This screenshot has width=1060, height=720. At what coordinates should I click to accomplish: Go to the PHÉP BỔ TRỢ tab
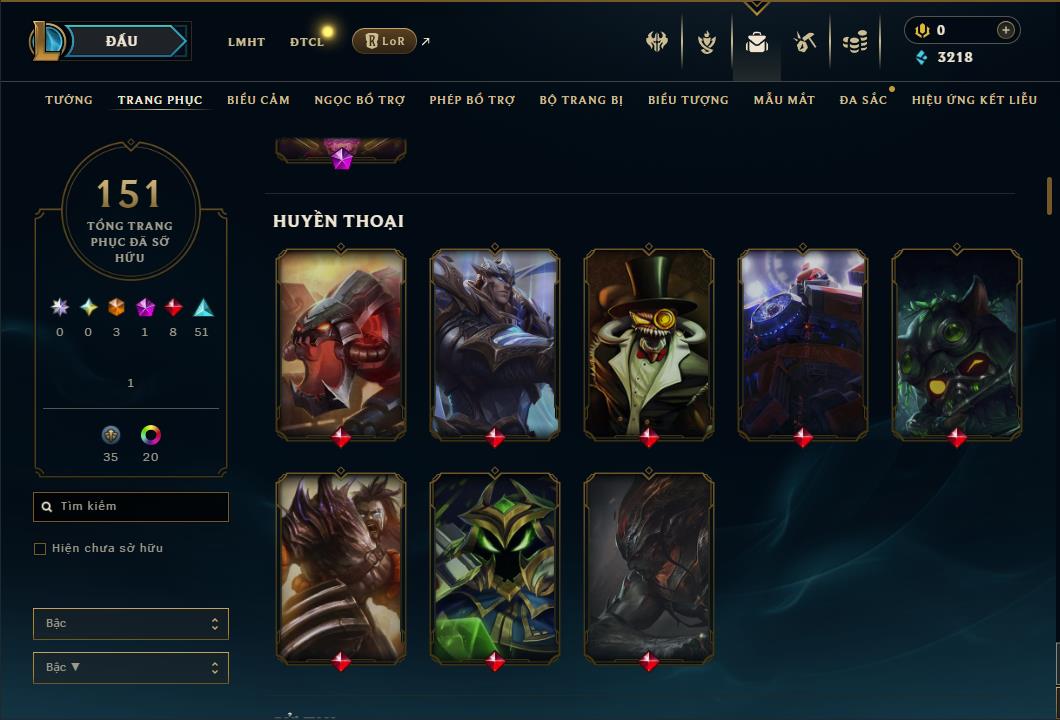pos(472,100)
